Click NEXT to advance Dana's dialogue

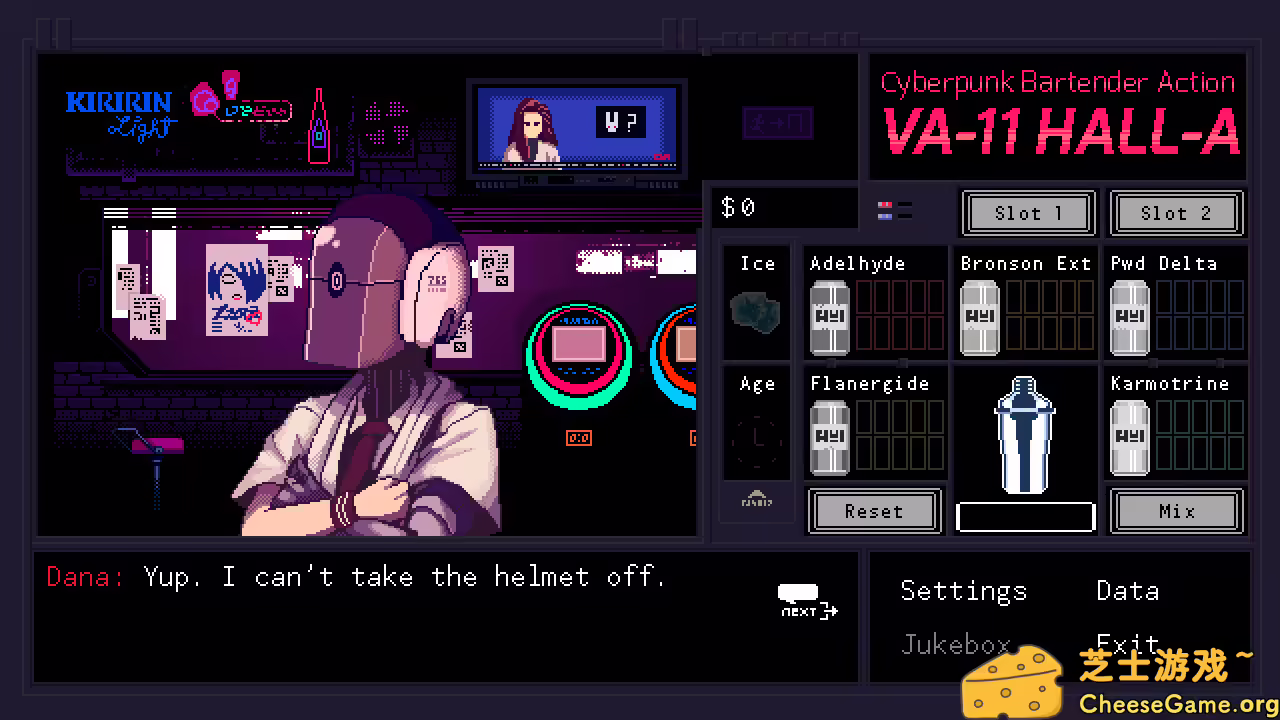click(x=806, y=600)
